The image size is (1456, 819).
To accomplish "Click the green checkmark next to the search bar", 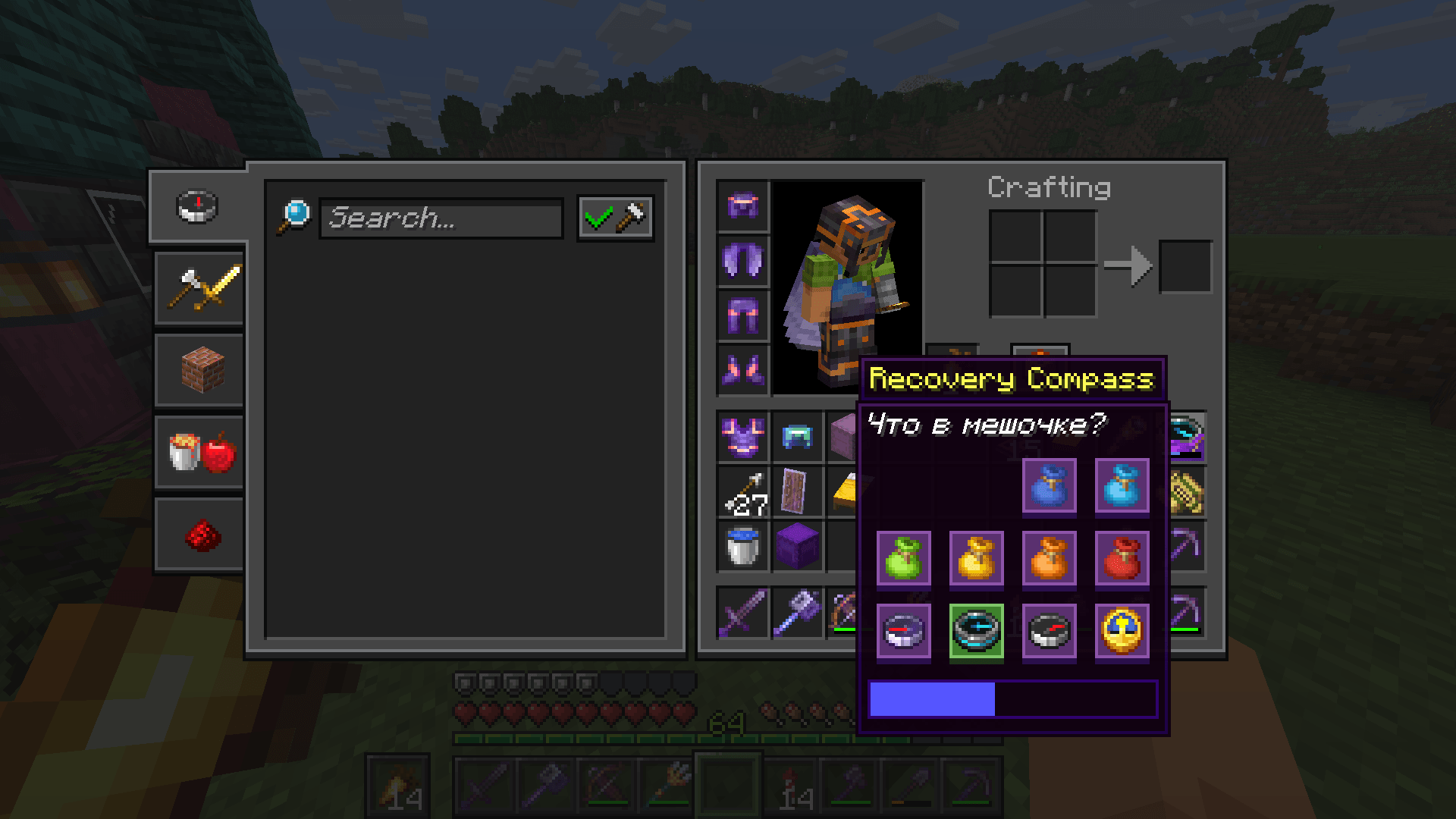I will click(598, 218).
